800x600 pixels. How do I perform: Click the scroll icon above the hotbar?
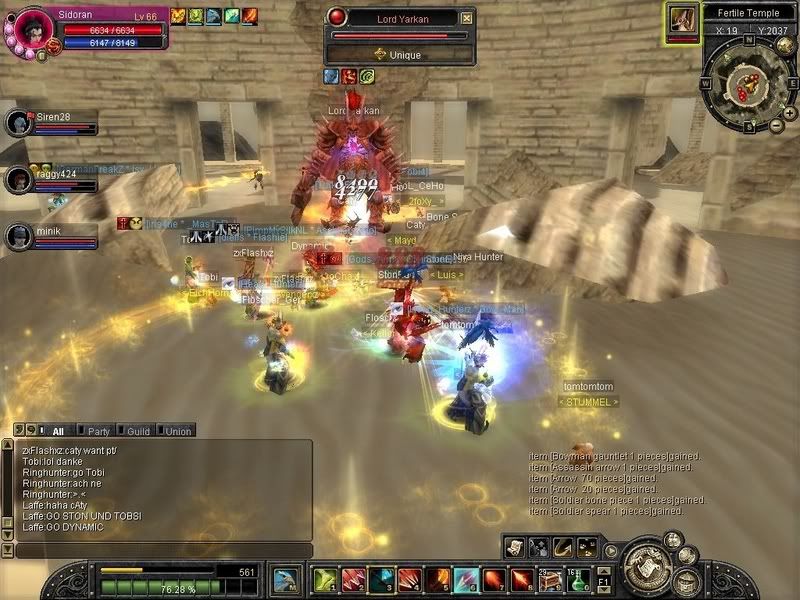point(515,545)
